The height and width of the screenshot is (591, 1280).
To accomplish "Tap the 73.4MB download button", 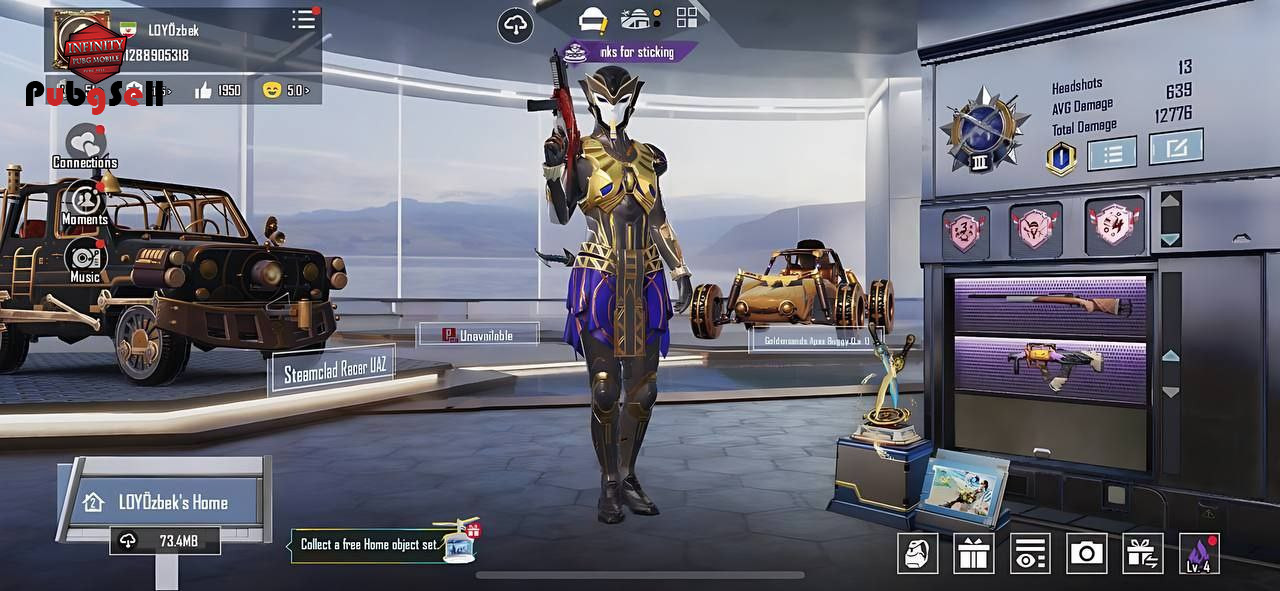I will (x=164, y=541).
